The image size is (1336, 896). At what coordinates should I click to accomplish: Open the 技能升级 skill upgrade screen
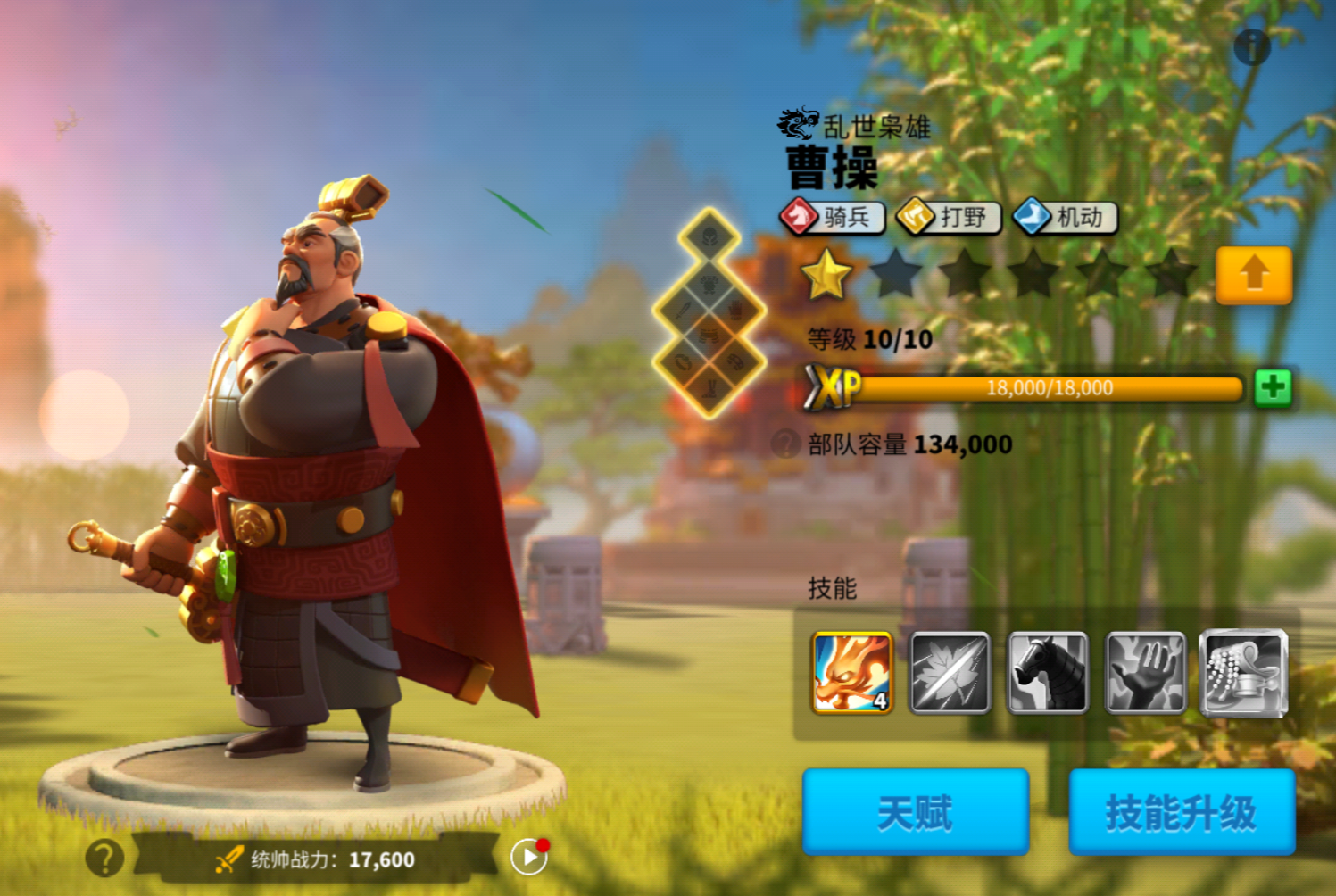[x=1182, y=812]
